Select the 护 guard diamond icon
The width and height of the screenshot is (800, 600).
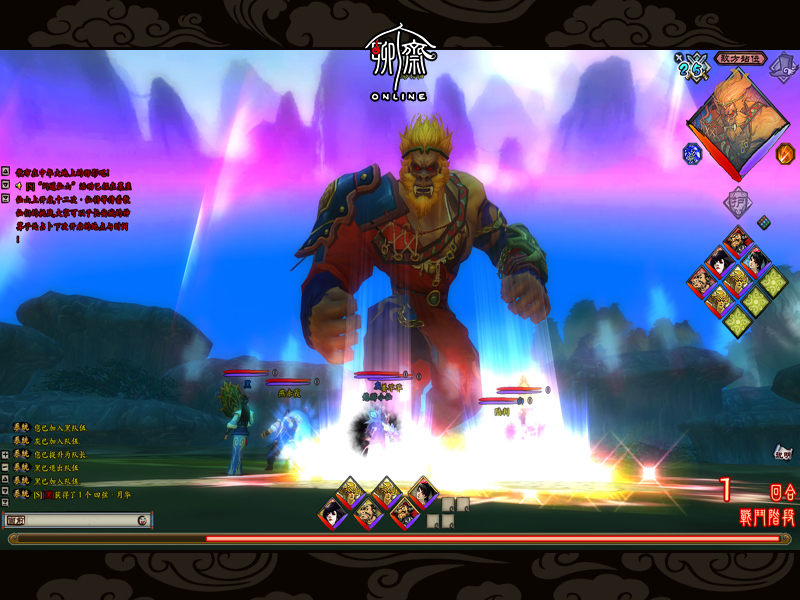click(738, 202)
